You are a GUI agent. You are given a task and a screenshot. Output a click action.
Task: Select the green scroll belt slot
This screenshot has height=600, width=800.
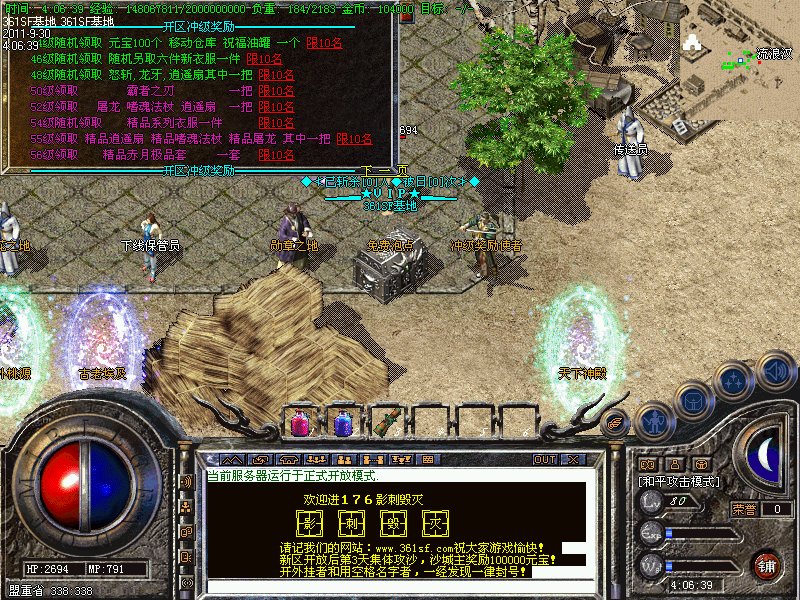click(385, 422)
